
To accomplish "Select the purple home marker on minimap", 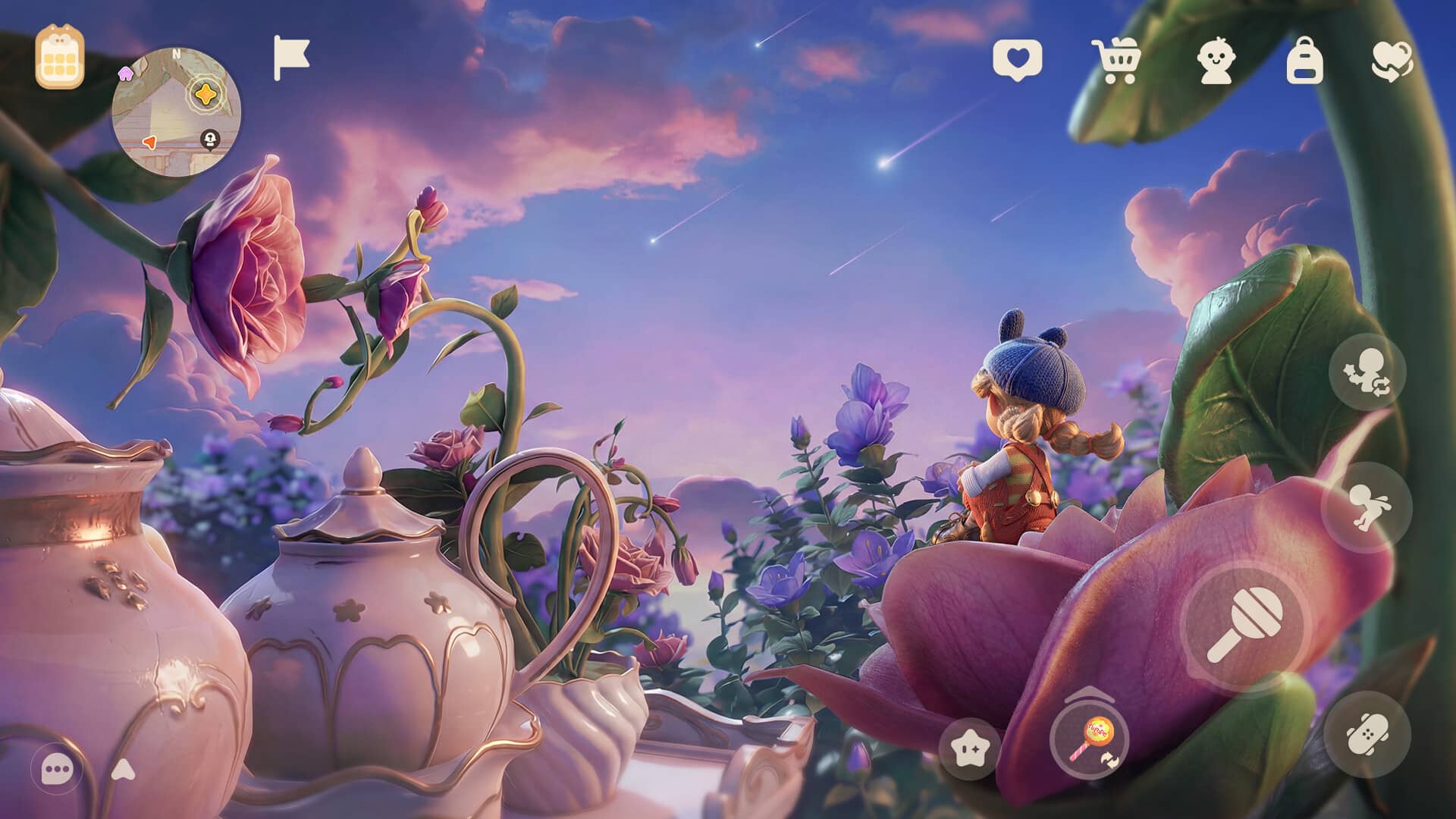I will coord(125,72).
